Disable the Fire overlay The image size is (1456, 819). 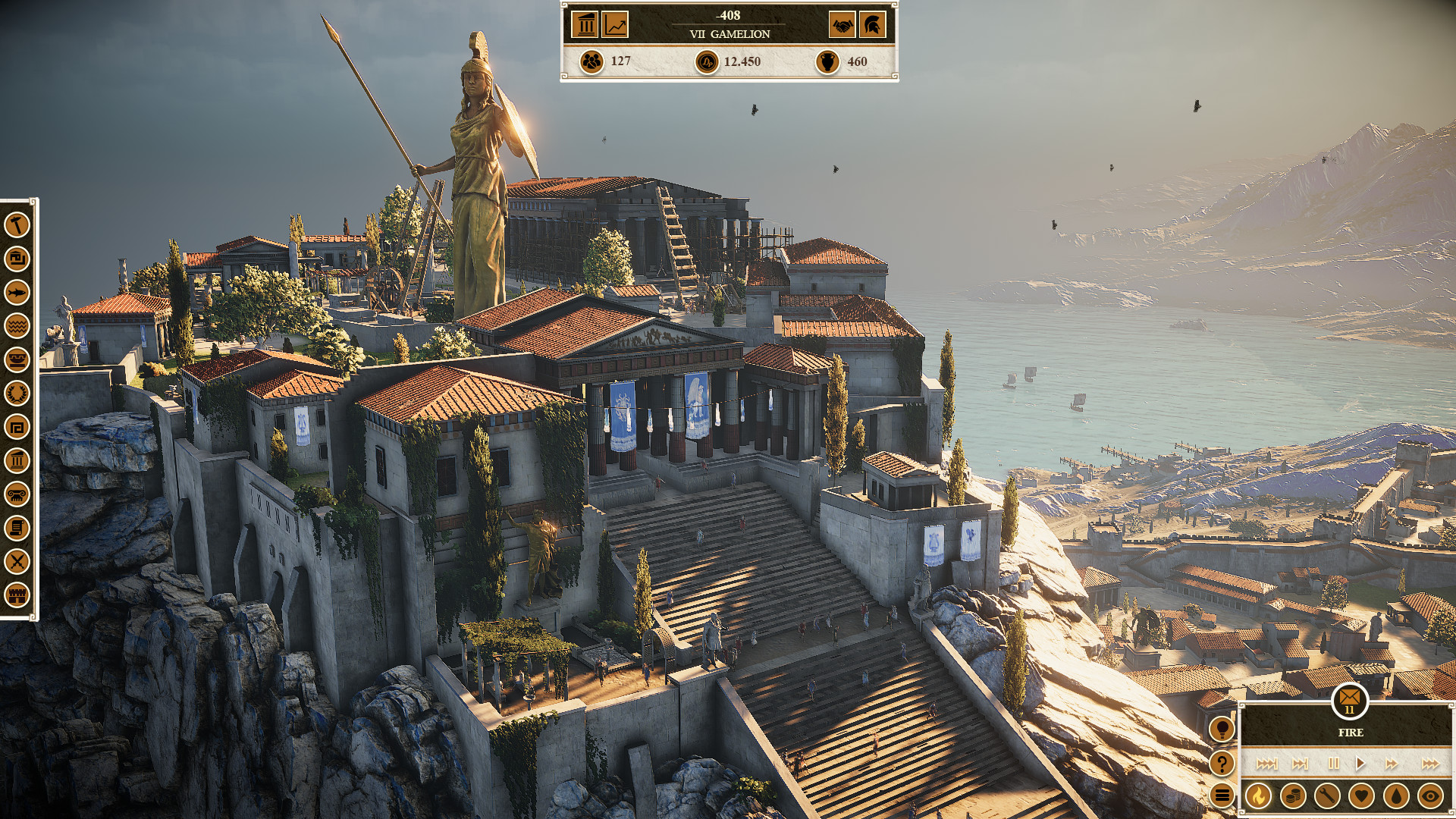(x=1258, y=795)
